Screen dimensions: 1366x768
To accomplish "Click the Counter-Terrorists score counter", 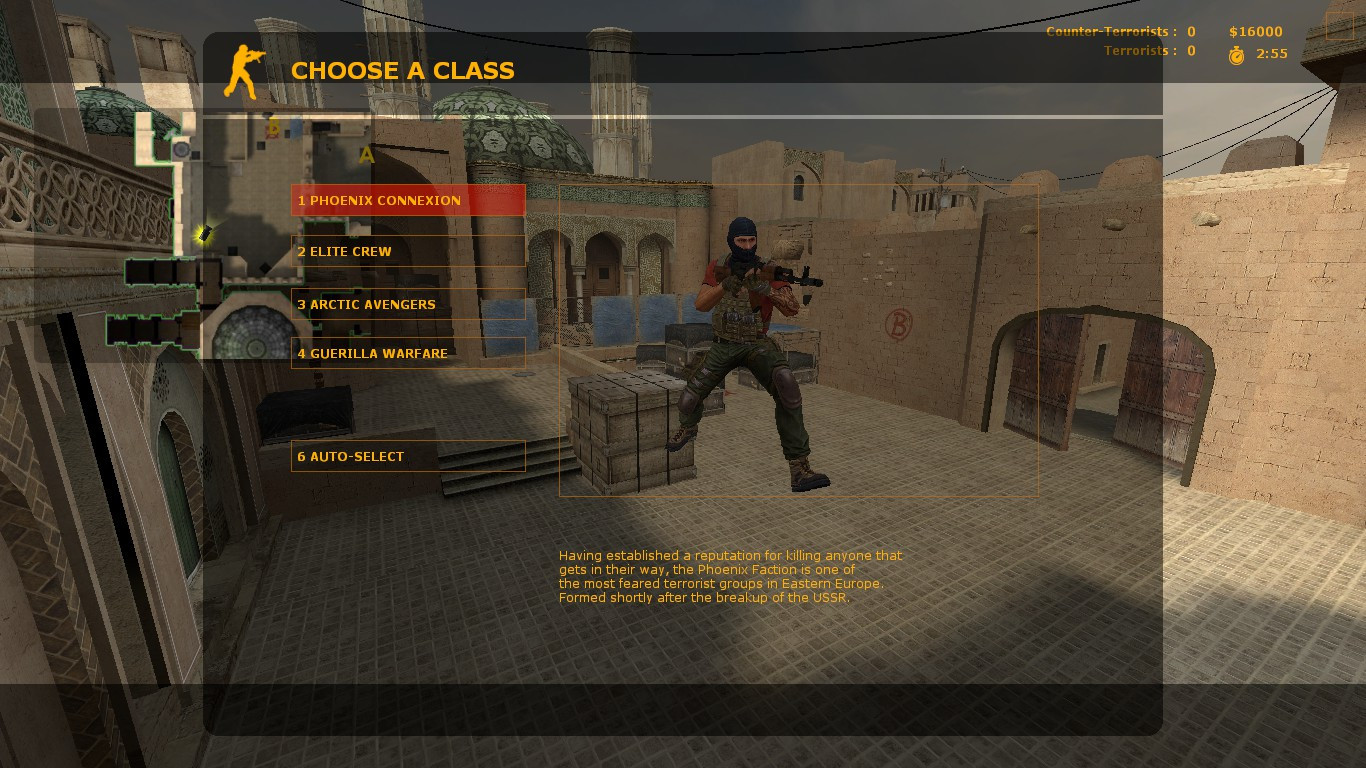I will click(1189, 31).
